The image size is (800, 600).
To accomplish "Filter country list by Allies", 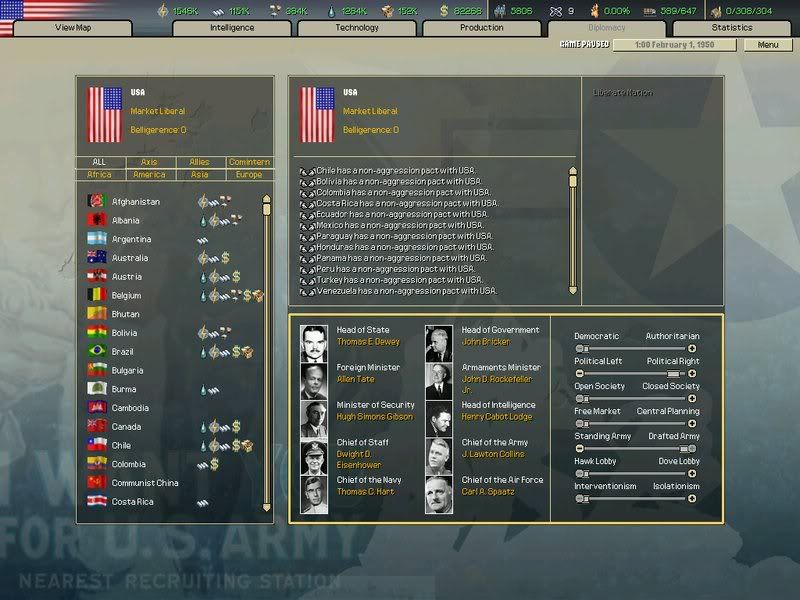I will (199, 162).
